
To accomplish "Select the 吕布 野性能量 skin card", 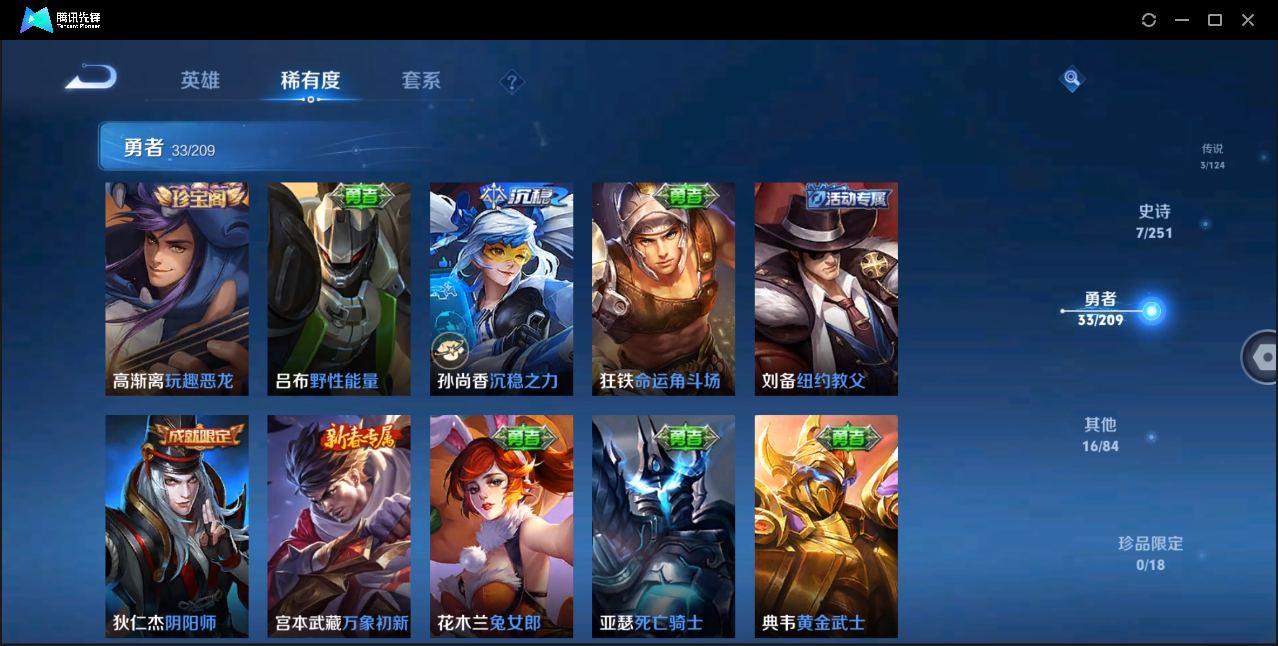I will coord(339,289).
